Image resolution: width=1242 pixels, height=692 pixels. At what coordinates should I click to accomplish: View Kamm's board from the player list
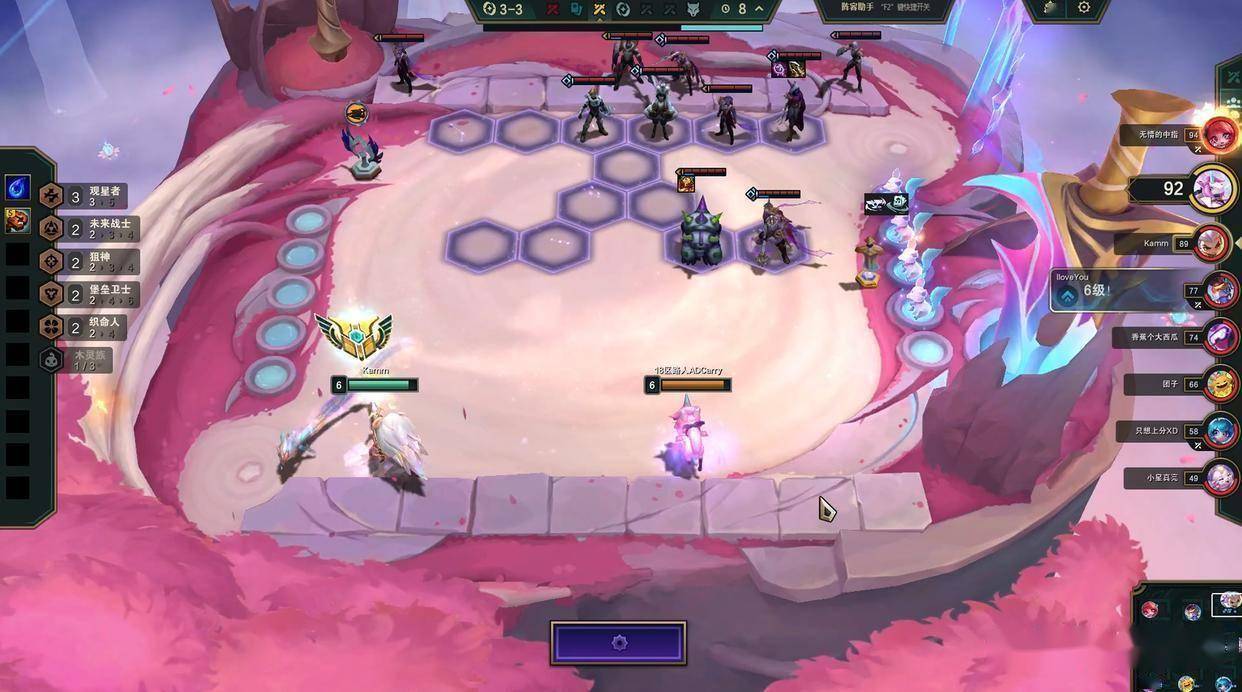coord(1212,243)
